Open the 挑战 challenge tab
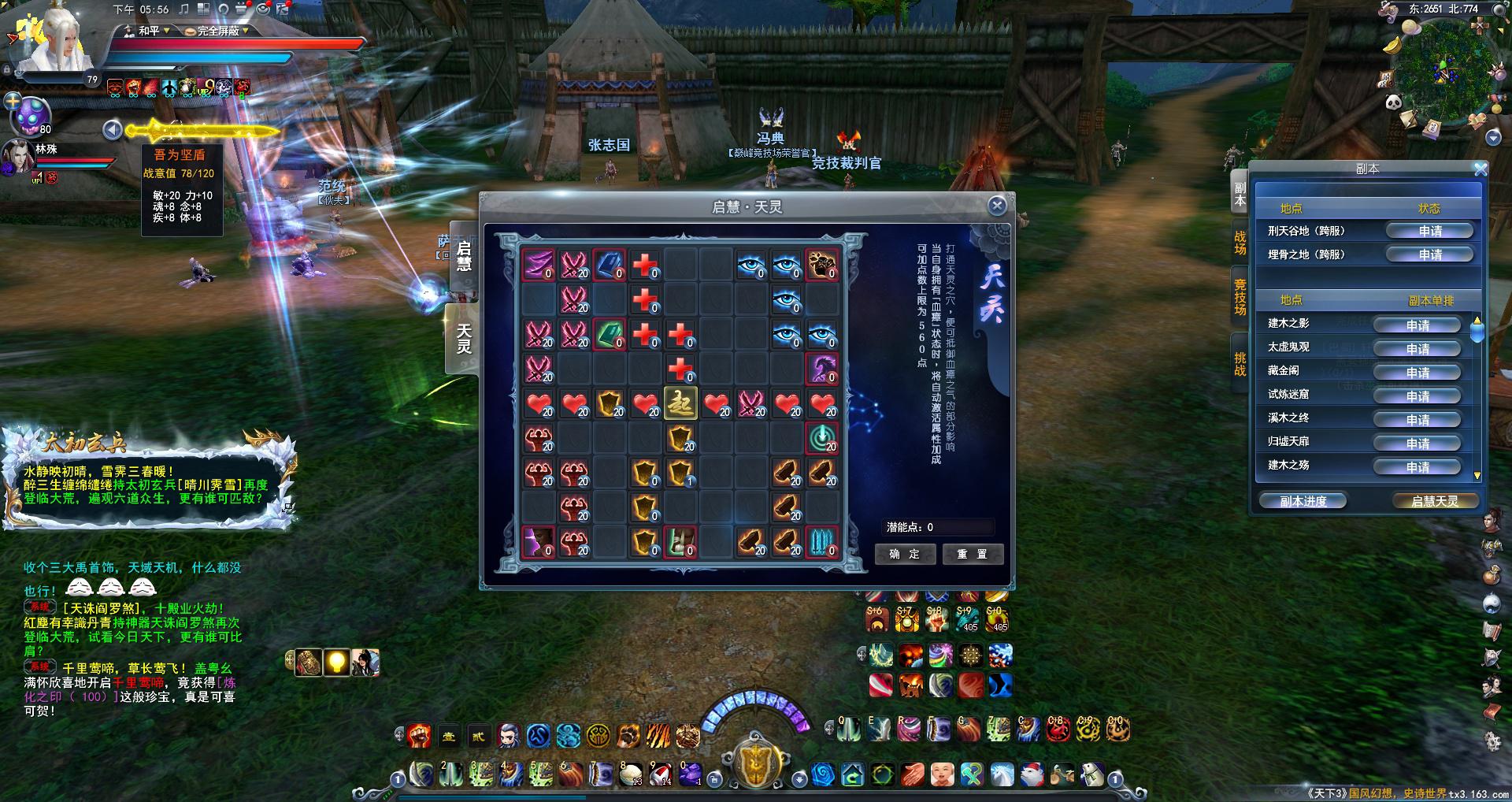Image resolution: width=1512 pixels, height=802 pixels. (1240, 364)
